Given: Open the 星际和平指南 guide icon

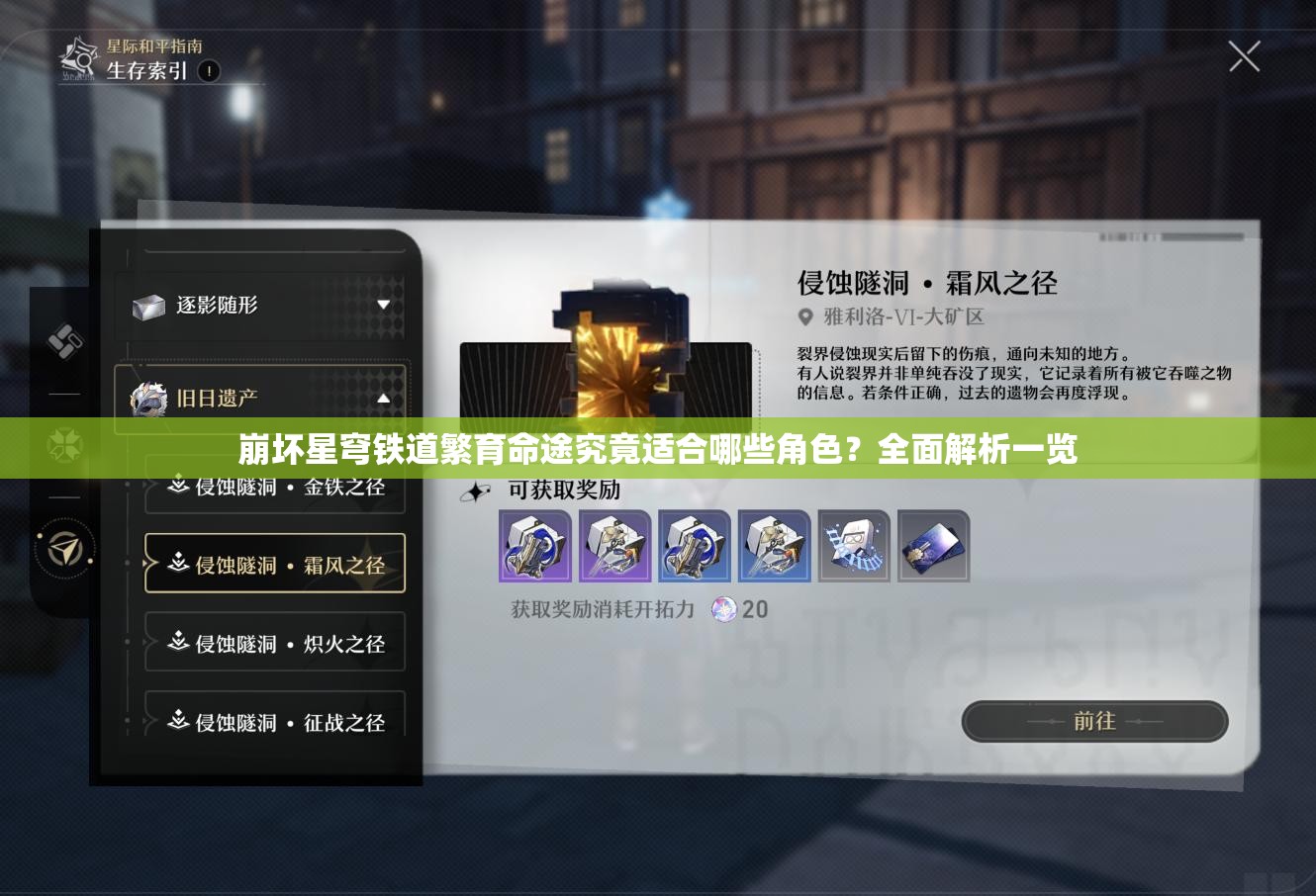Looking at the screenshot, I should pyautogui.click(x=73, y=57).
